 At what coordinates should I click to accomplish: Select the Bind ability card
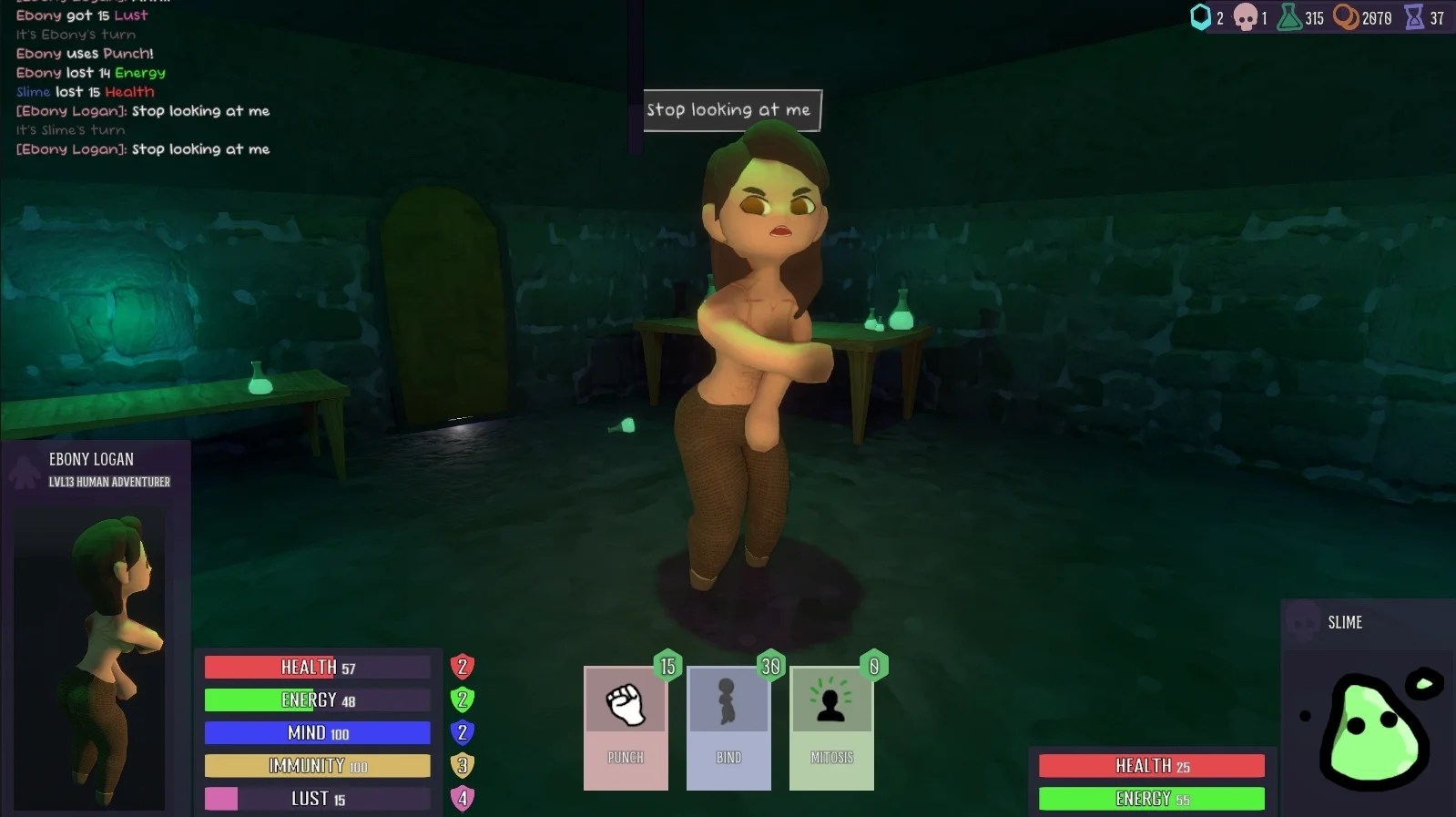tap(728, 727)
